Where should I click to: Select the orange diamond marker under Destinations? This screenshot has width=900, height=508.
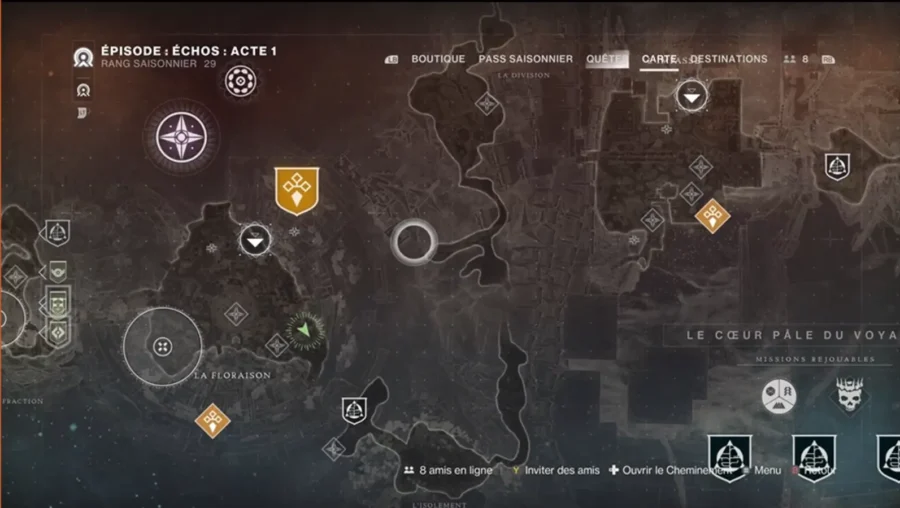click(712, 215)
